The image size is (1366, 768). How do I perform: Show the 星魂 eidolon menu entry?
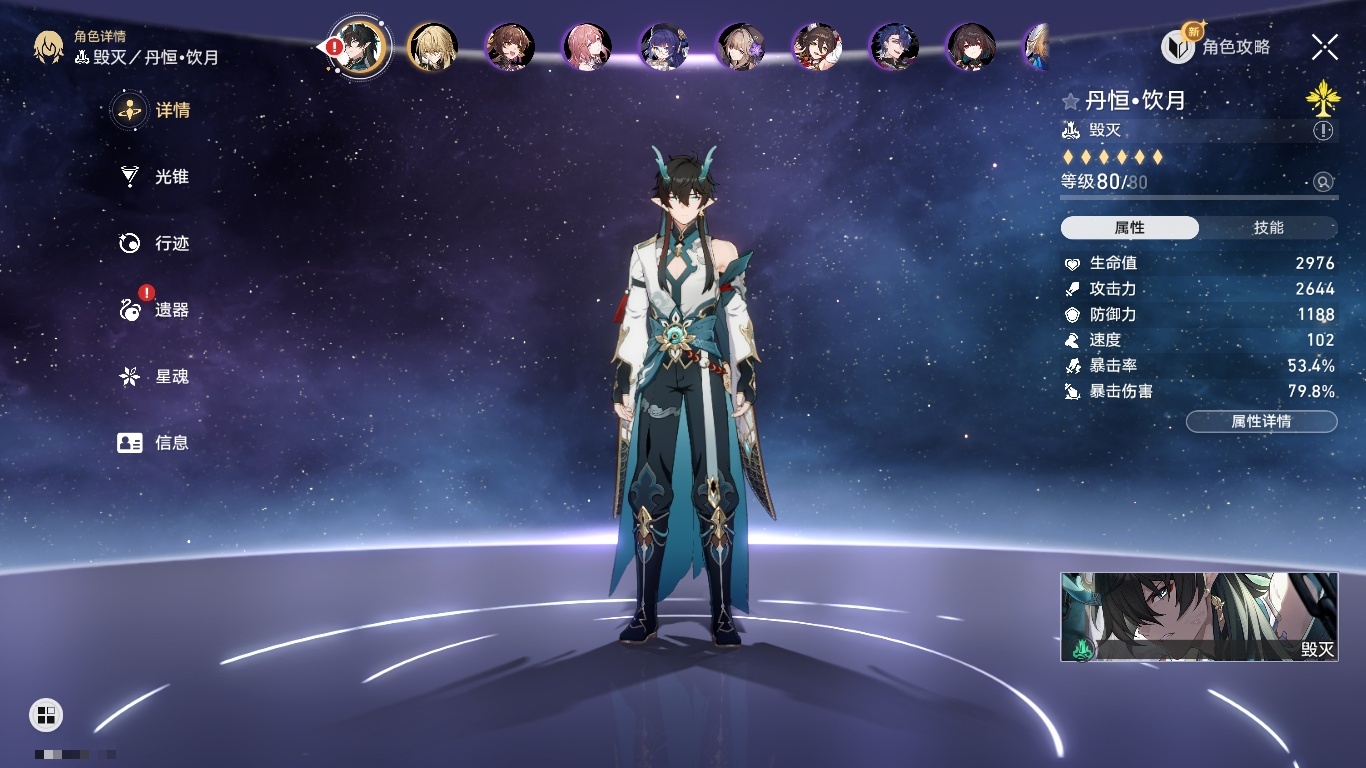click(x=153, y=377)
